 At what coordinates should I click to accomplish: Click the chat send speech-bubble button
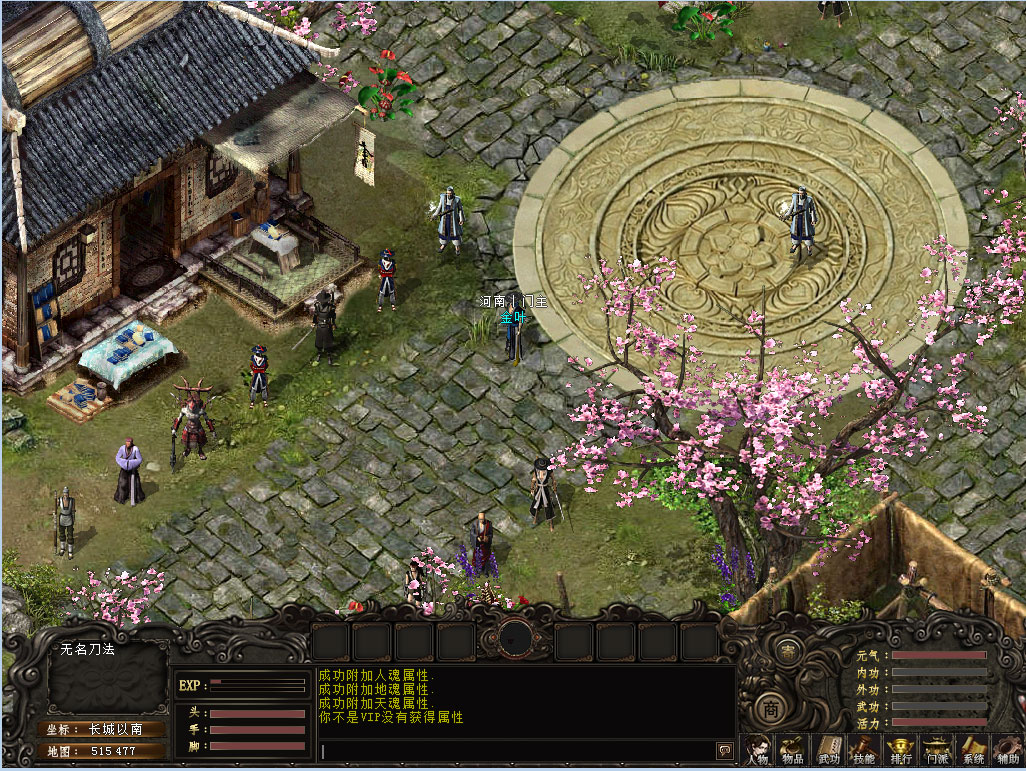click(724, 751)
